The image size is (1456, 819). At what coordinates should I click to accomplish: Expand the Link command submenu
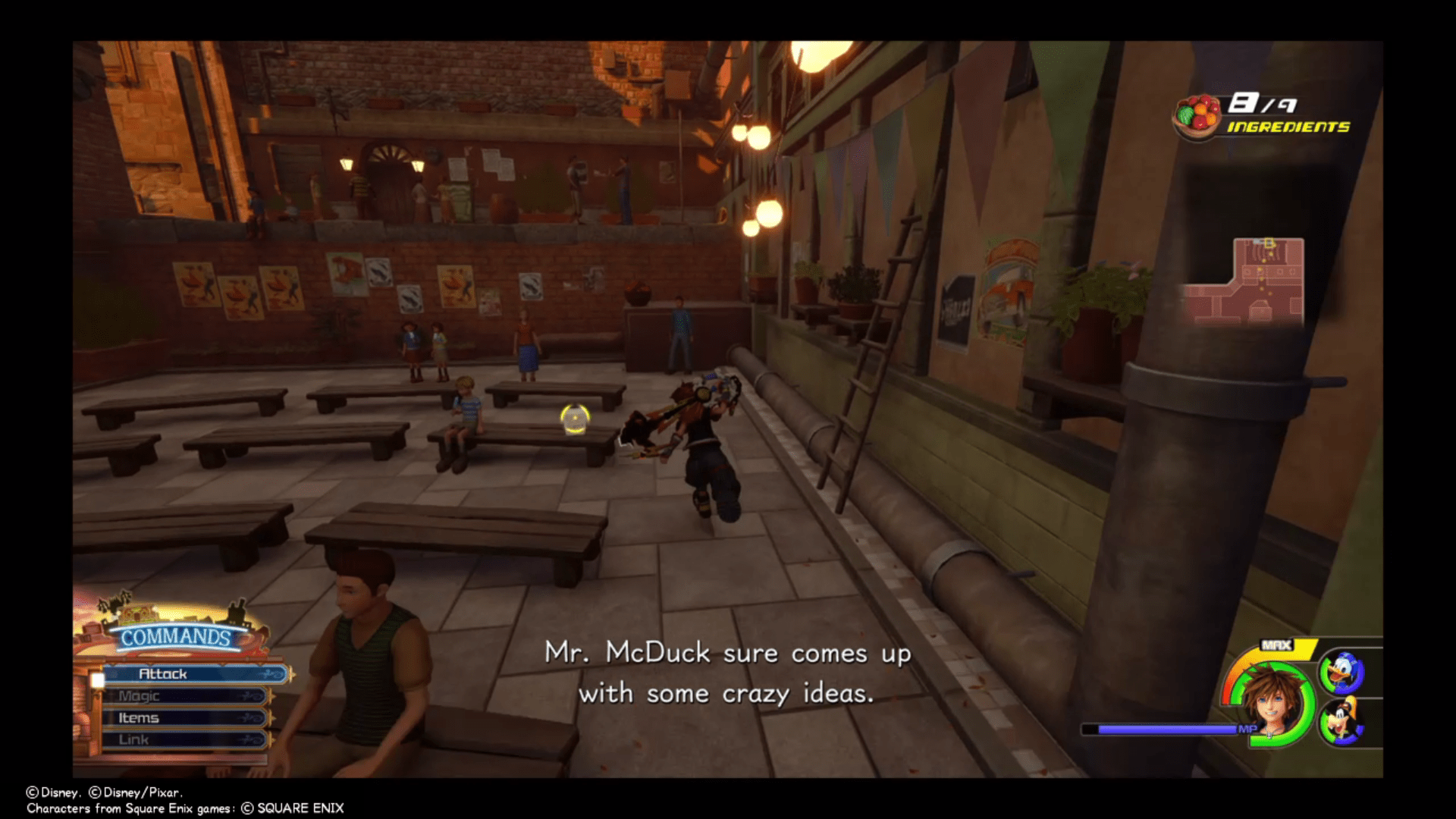click(134, 739)
